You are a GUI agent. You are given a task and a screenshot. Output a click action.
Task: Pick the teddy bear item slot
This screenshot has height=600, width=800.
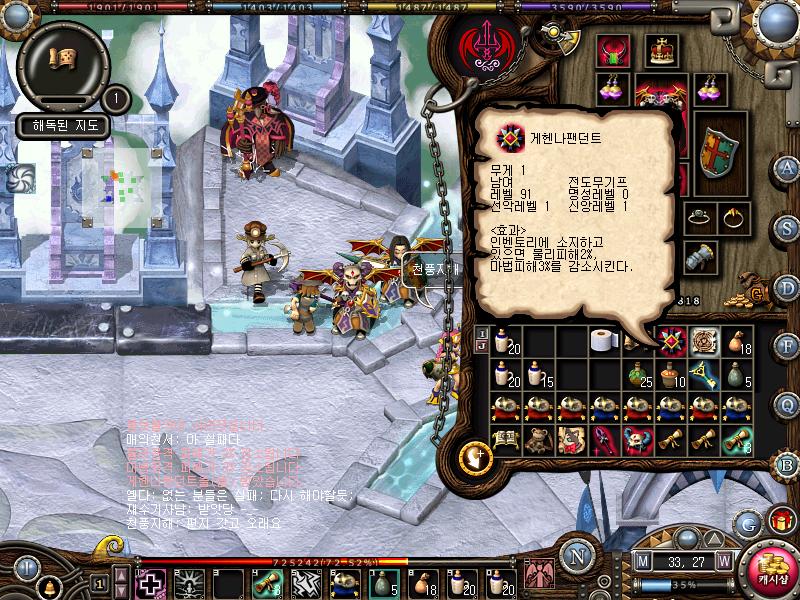pyautogui.click(x=537, y=440)
